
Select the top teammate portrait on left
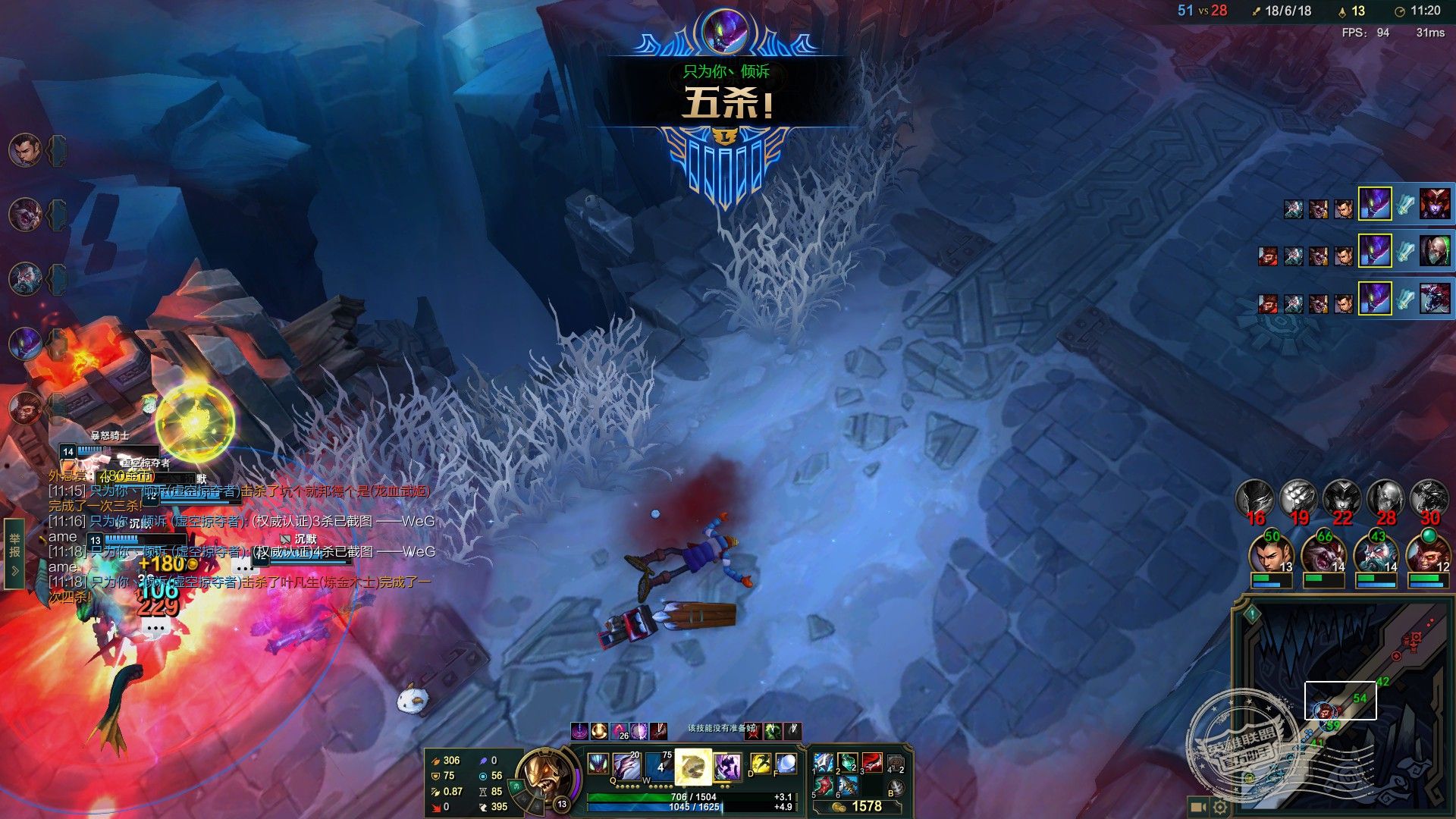click(x=25, y=151)
